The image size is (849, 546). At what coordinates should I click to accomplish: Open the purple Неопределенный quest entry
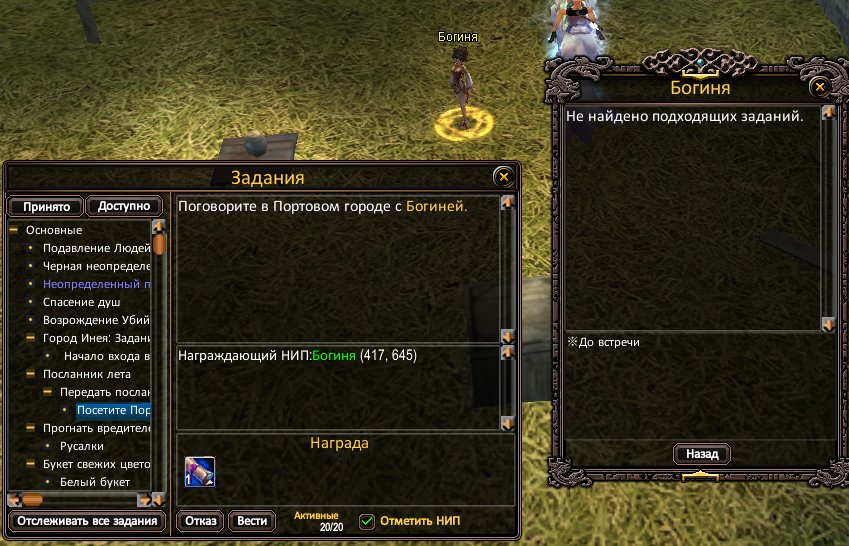point(96,284)
